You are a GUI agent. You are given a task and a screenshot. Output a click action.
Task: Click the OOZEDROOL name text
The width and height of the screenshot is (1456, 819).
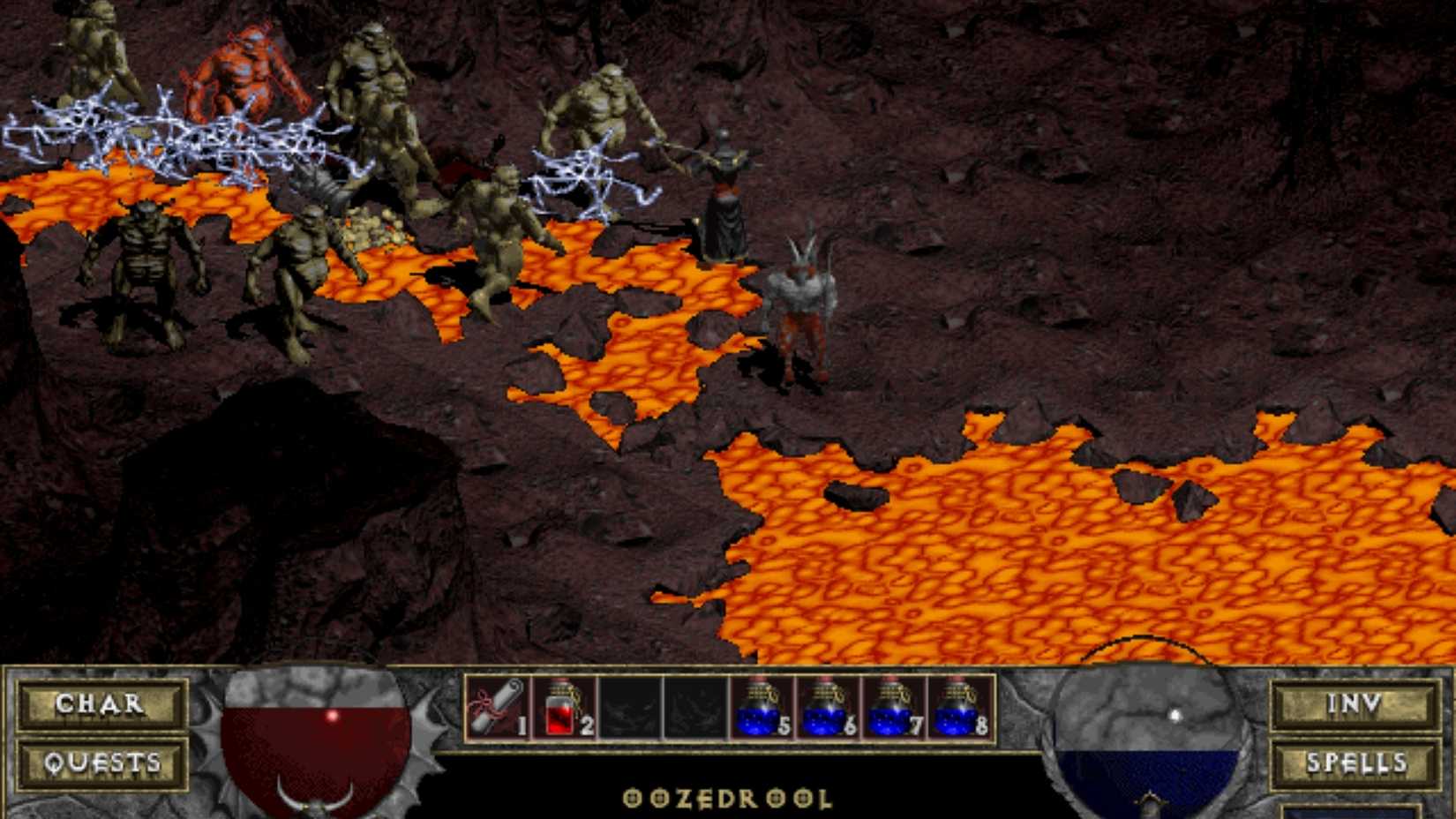pos(728,799)
